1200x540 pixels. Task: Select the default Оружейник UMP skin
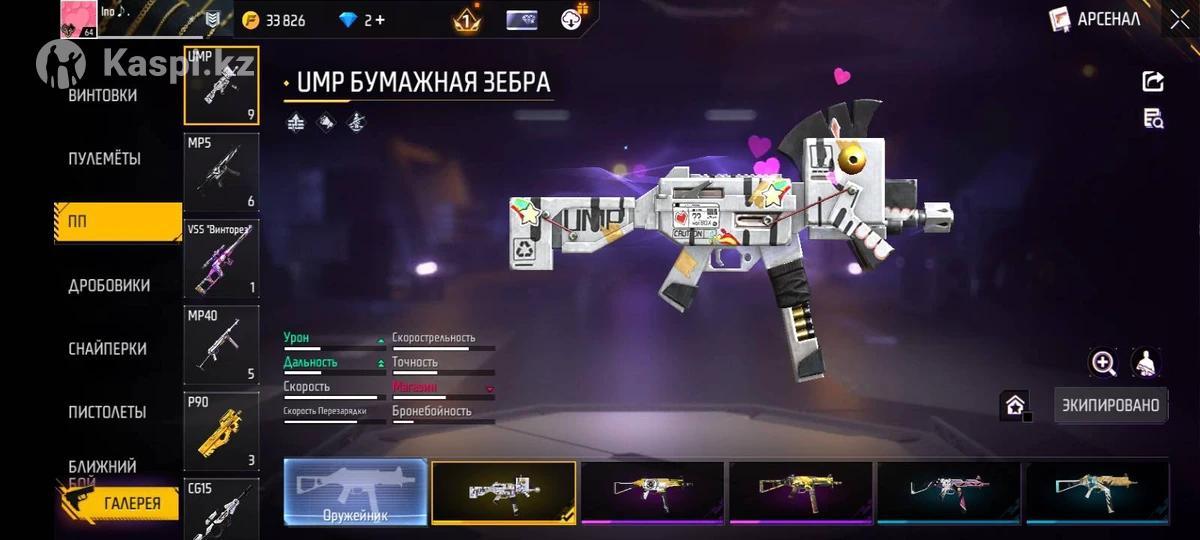355,492
